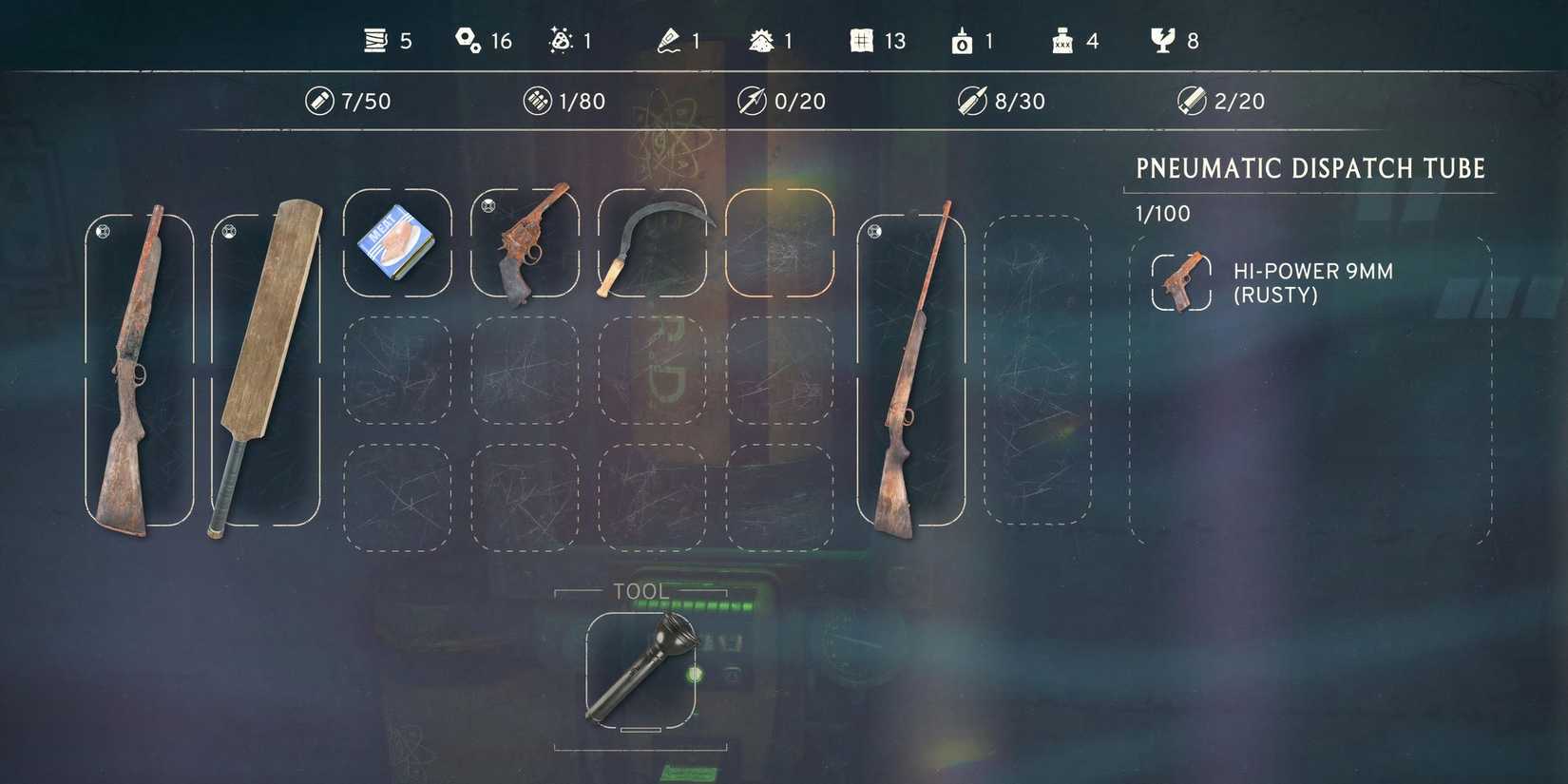Viewport: 1568px width, 784px height.
Task: Click the metal parts resource icon
Action: [x=468, y=40]
